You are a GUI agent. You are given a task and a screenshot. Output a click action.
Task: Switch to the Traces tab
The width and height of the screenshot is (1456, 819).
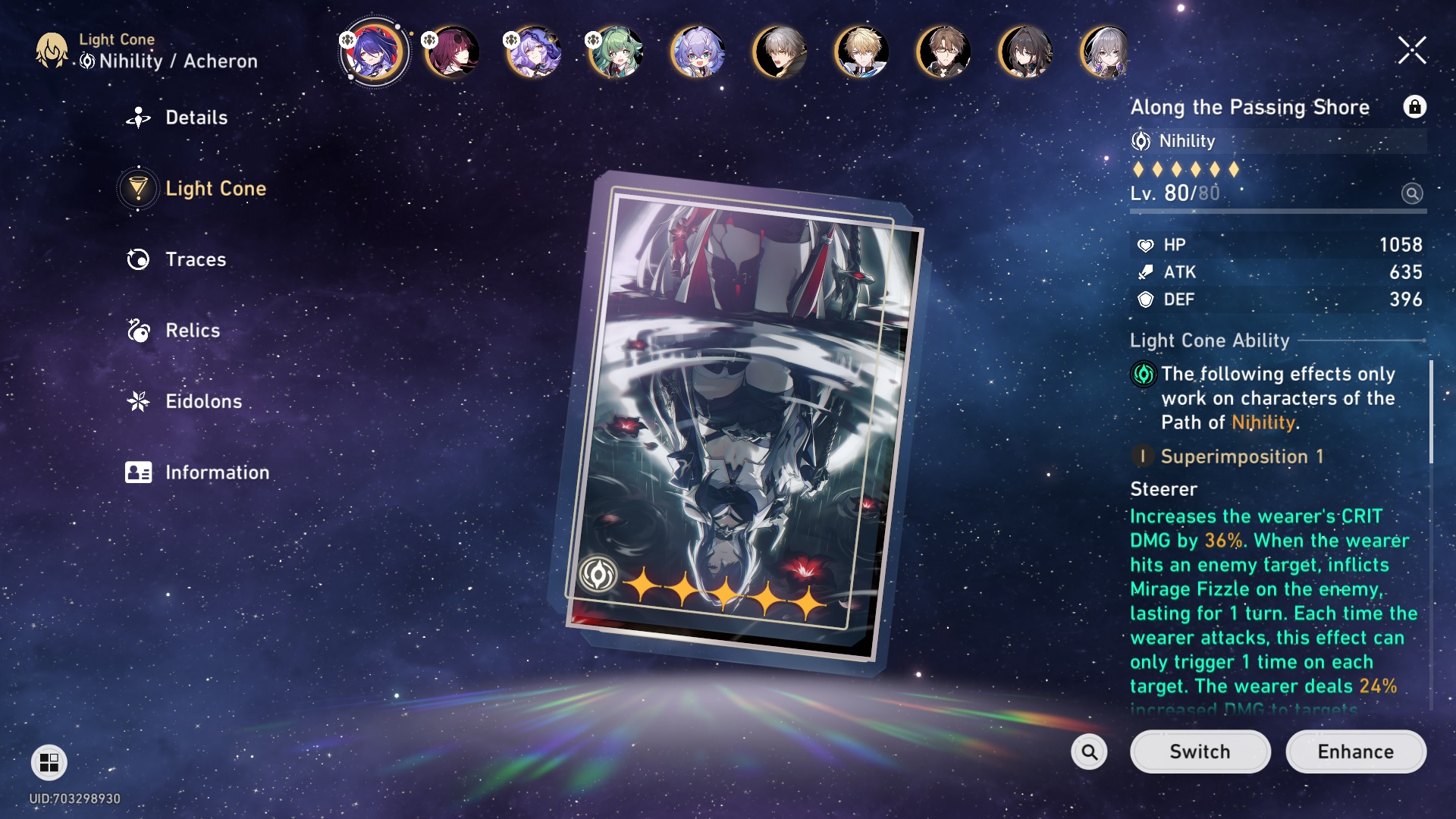pyautogui.click(x=195, y=259)
